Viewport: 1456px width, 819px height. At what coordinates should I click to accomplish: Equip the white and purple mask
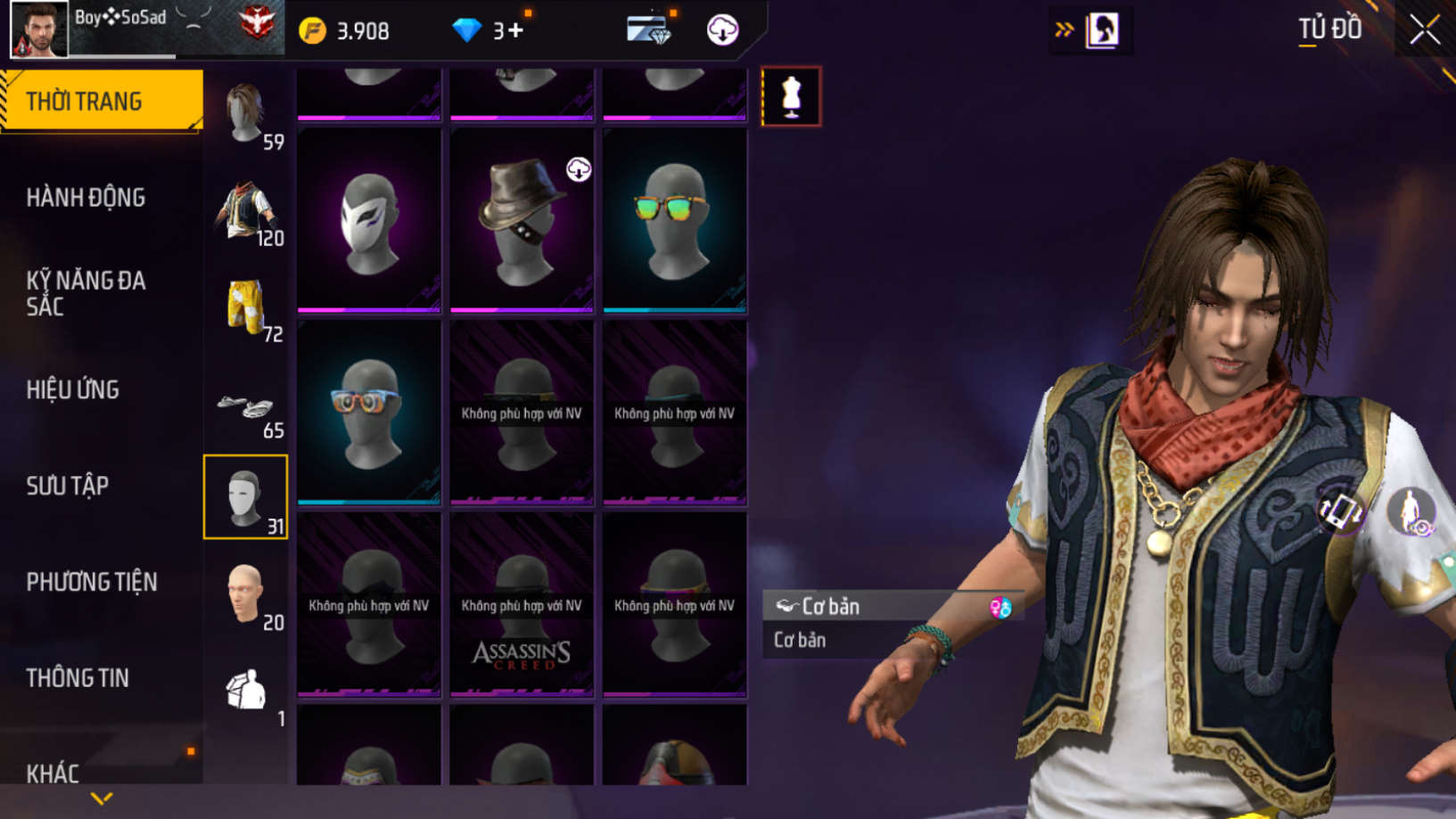[369, 220]
